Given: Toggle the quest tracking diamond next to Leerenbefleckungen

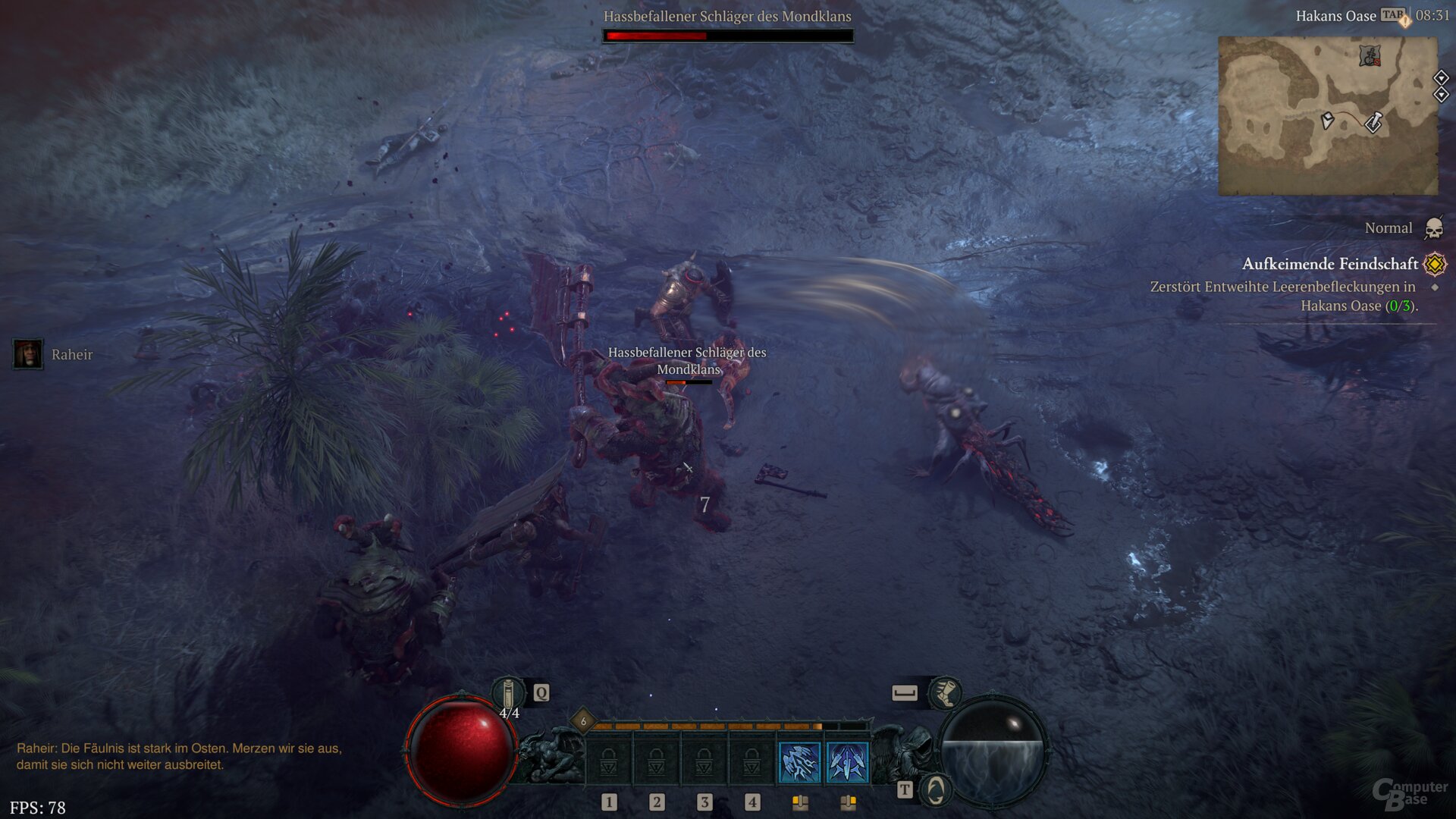Looking at the screenshot, I should (1433, 287).
